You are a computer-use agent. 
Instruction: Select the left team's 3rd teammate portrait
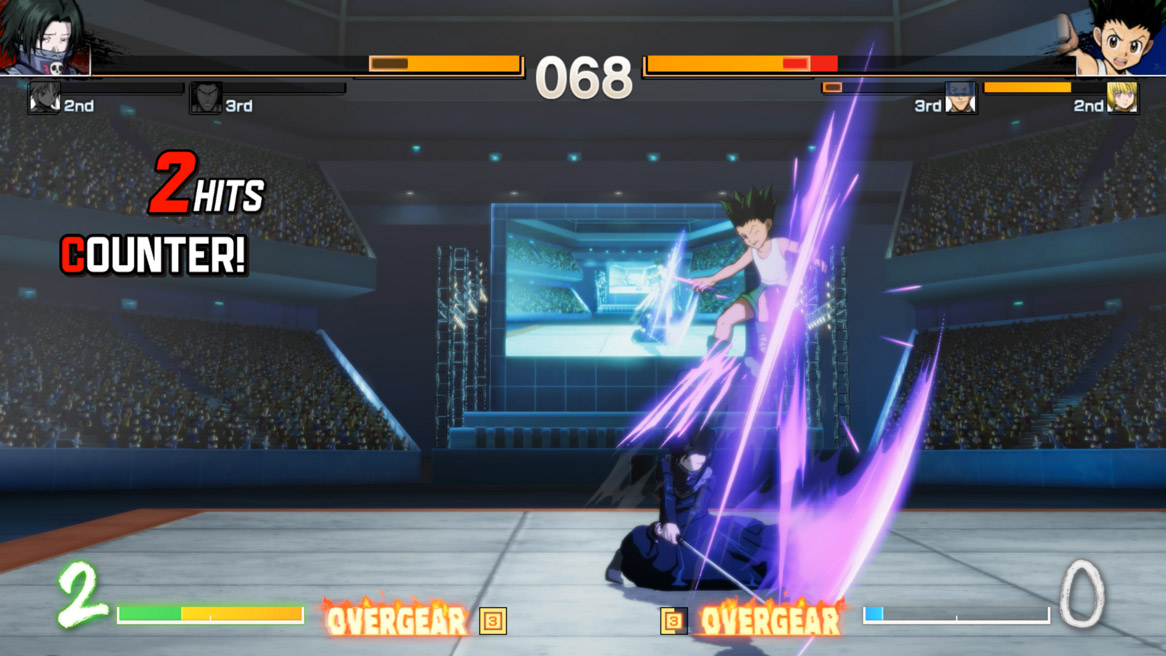coord(206,98)
